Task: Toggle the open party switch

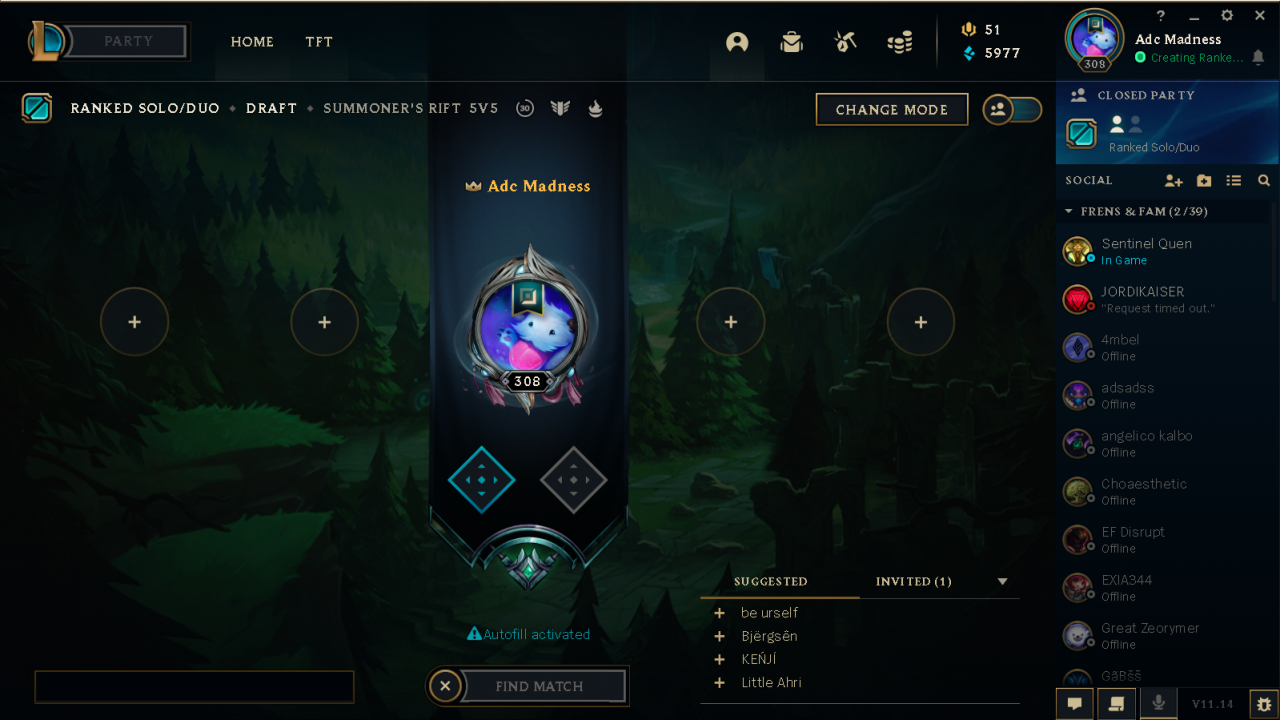Action: coord(1012,110)
